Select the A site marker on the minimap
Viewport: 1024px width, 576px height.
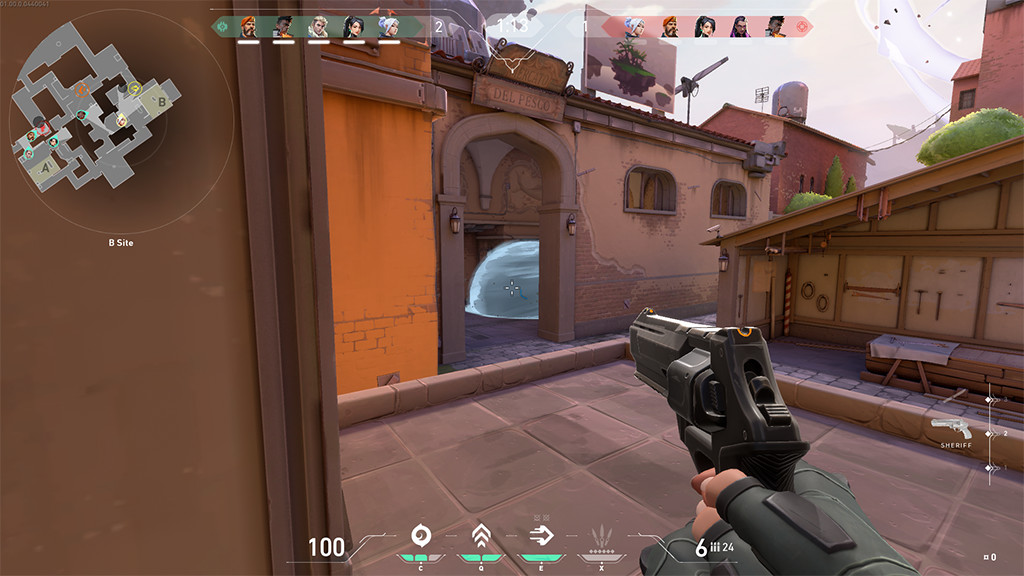pyautogui.click(x=44, y=170)
